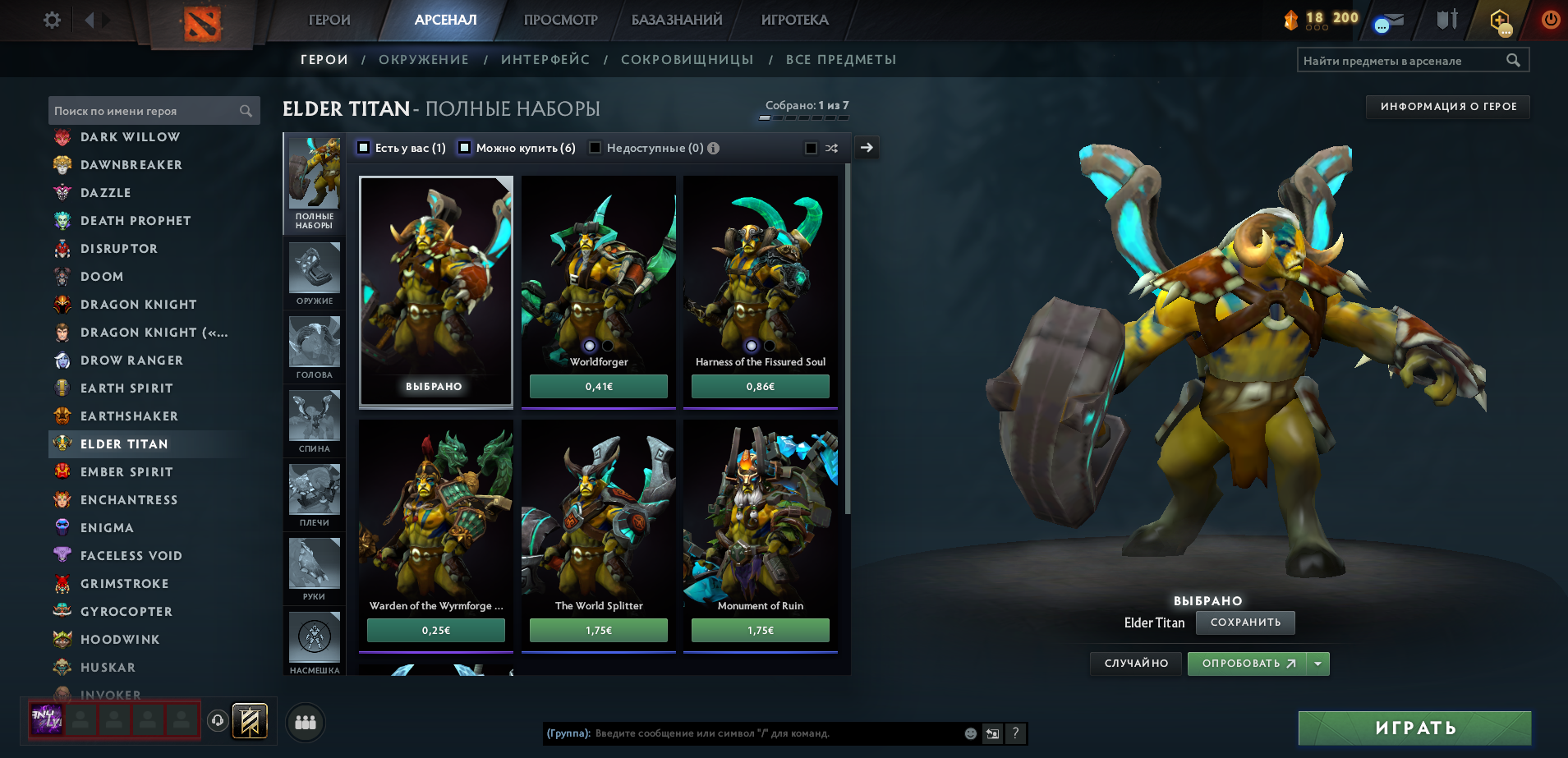
Task: Click the right arrow next to shuffle
Action: pyautogui.click(x=867, y=148)
